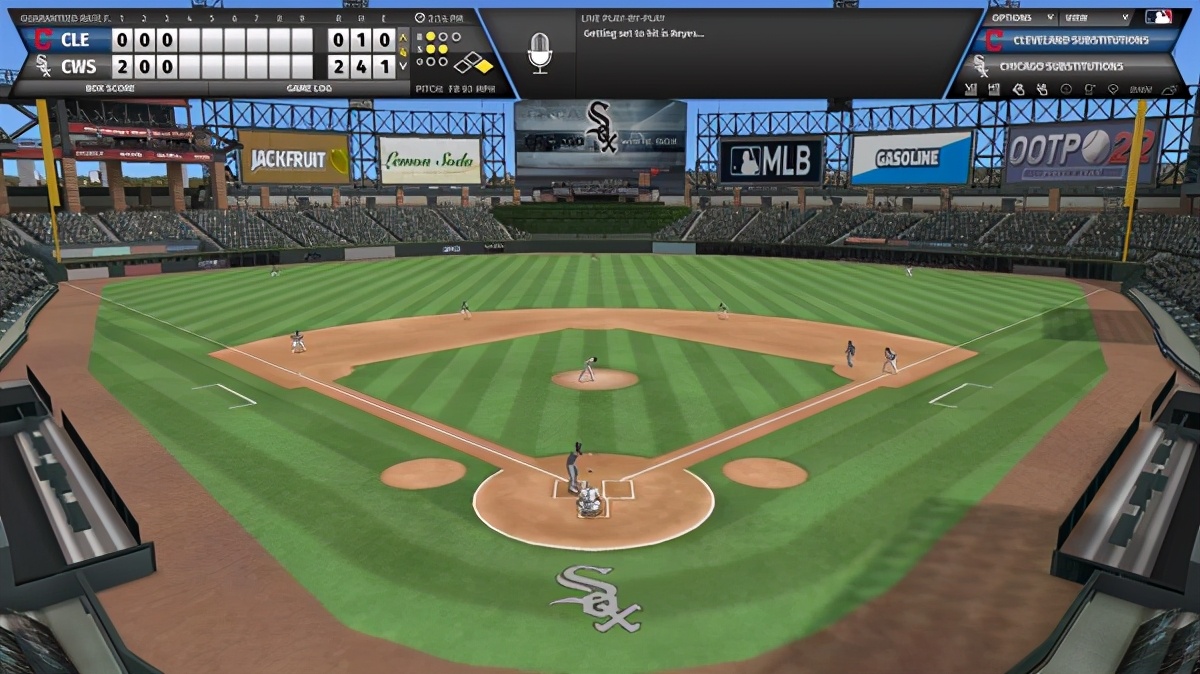Click the MLB logo button
Screen dimensions: 1200x674
coord(1158,17)
